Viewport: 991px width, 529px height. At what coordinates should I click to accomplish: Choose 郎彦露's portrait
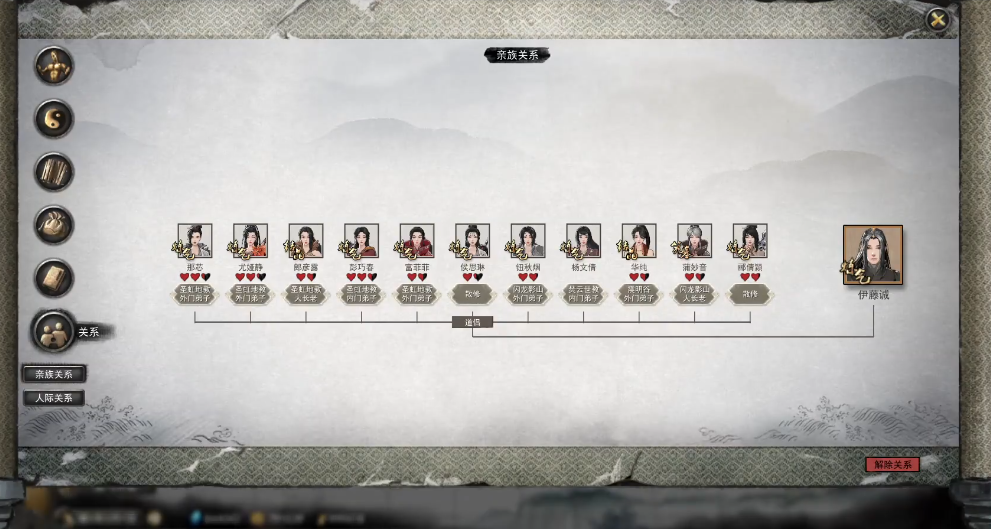point(306,241)
